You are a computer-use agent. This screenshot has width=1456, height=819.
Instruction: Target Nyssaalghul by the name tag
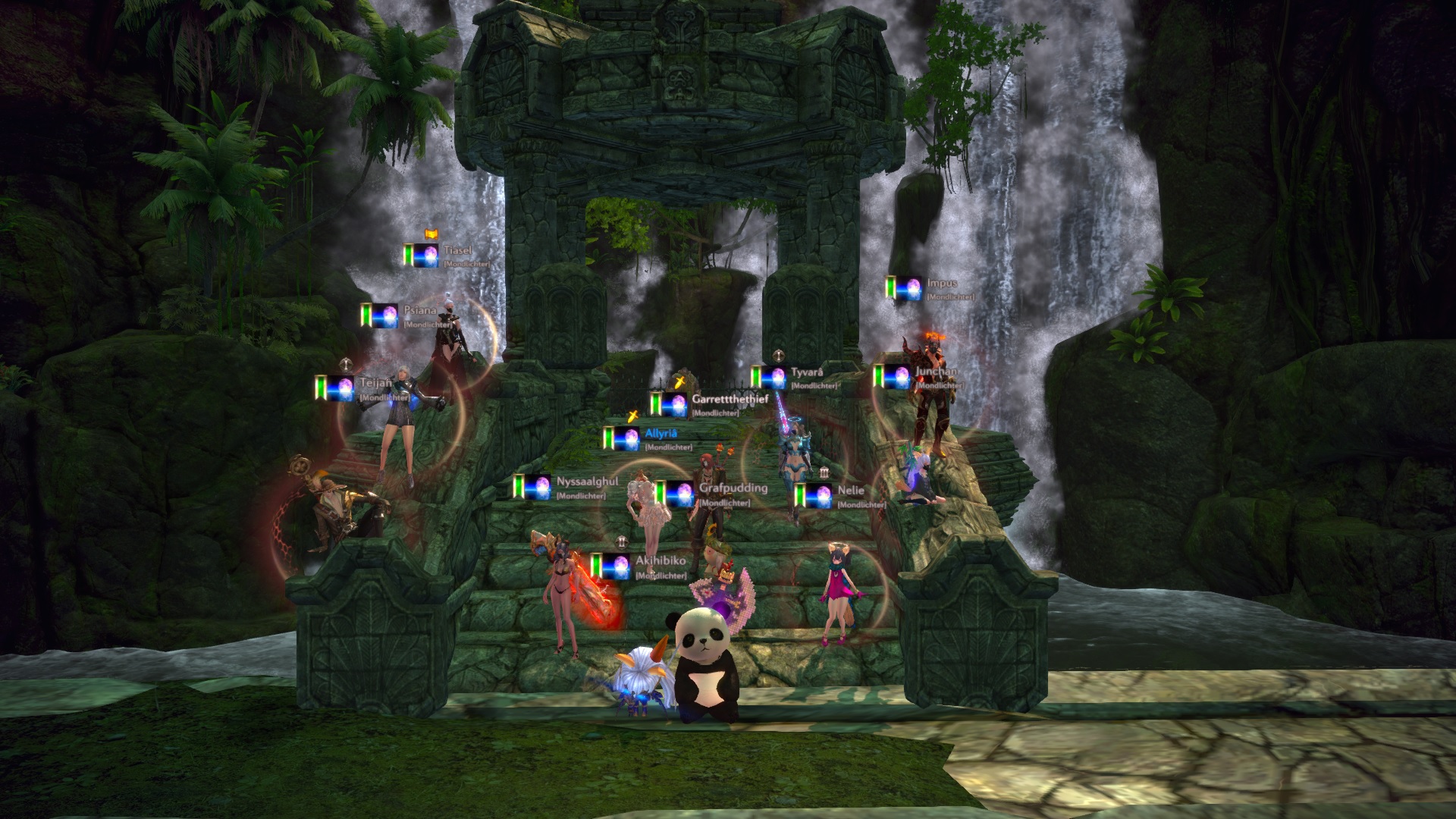587,482
